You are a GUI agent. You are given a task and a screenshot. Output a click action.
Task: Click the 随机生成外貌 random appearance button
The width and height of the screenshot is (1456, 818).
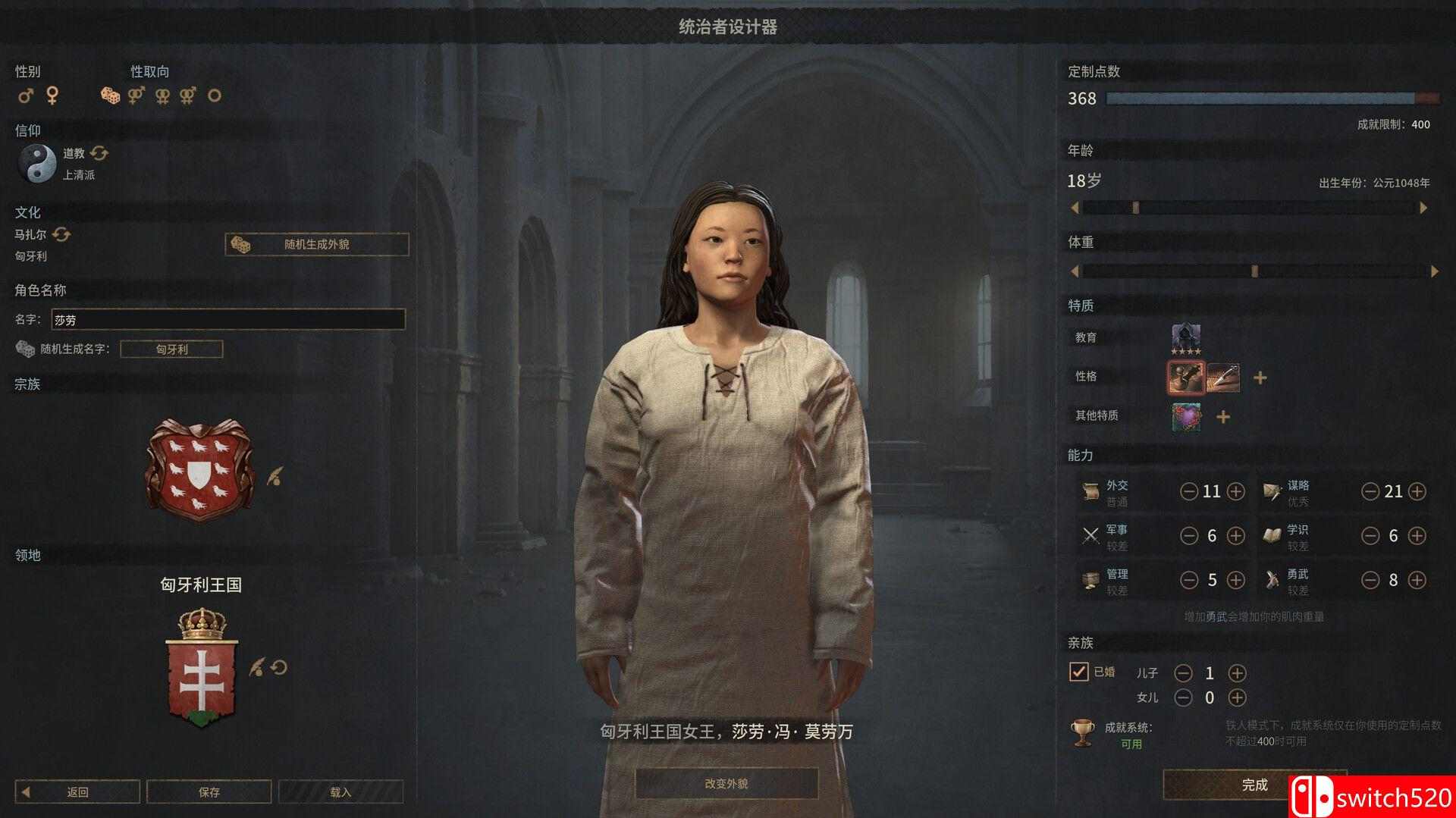pyautogui.click(x=315, y=245)
